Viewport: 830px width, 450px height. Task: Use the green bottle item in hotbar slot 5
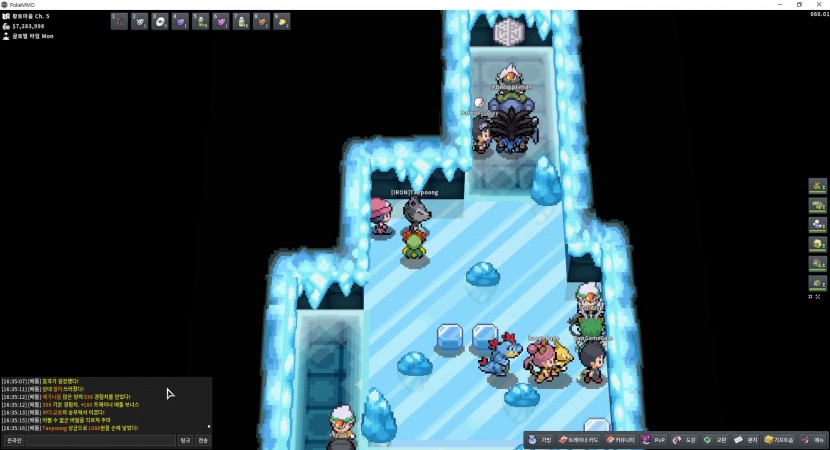coord(201,21)
